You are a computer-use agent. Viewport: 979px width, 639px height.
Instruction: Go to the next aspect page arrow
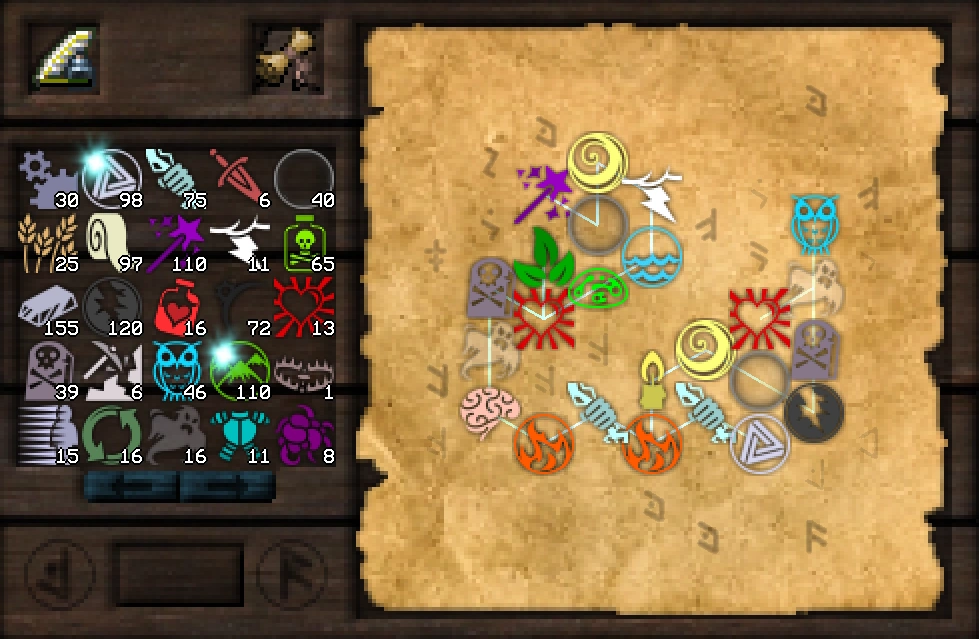click(x=227, y=487)
